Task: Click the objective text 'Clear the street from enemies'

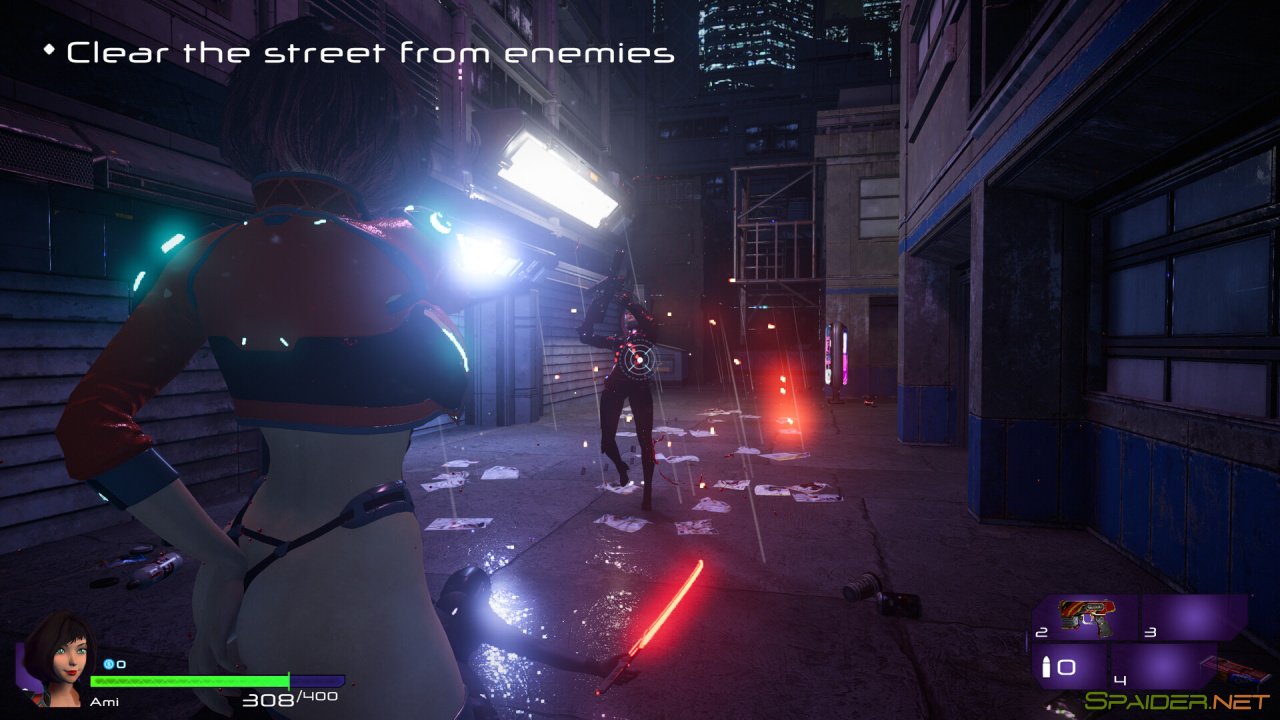Action: click(x=370, y=52)
